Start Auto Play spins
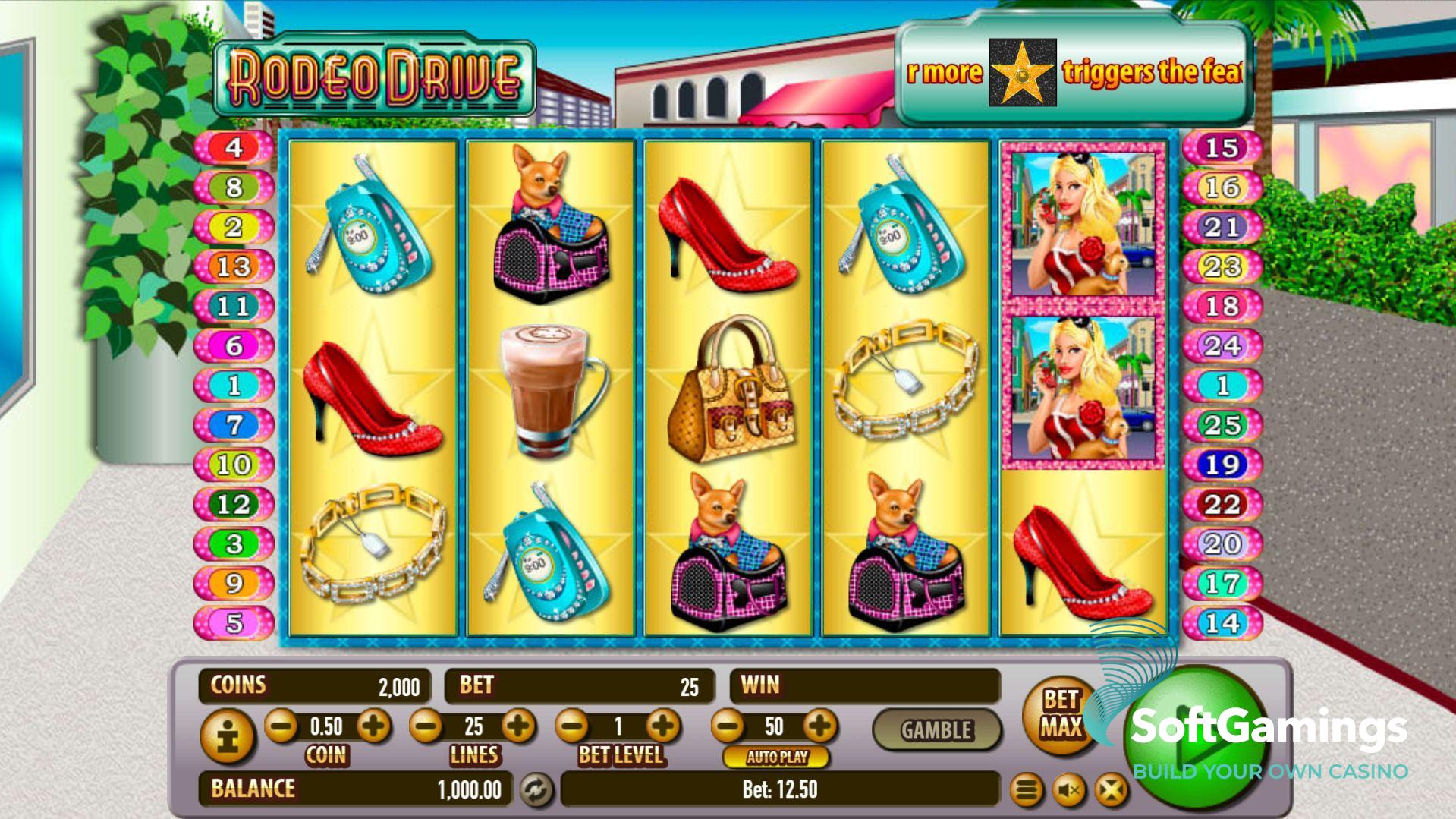This screenshot has width=1456, height=819. pyautogui.click(x=776, y=757)
